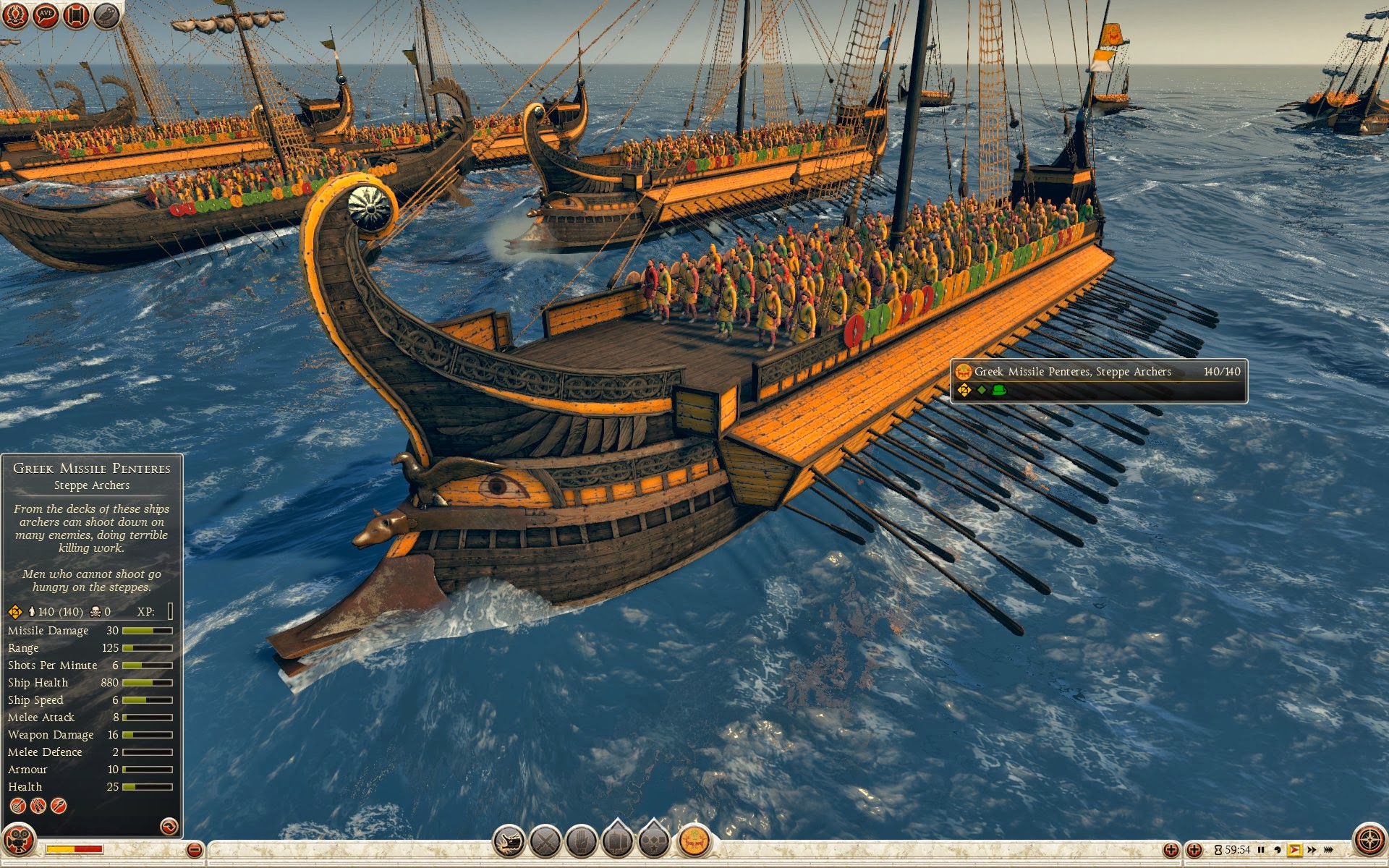
Task: Open the banner formations group menu
Action: (x=618, y=841)
